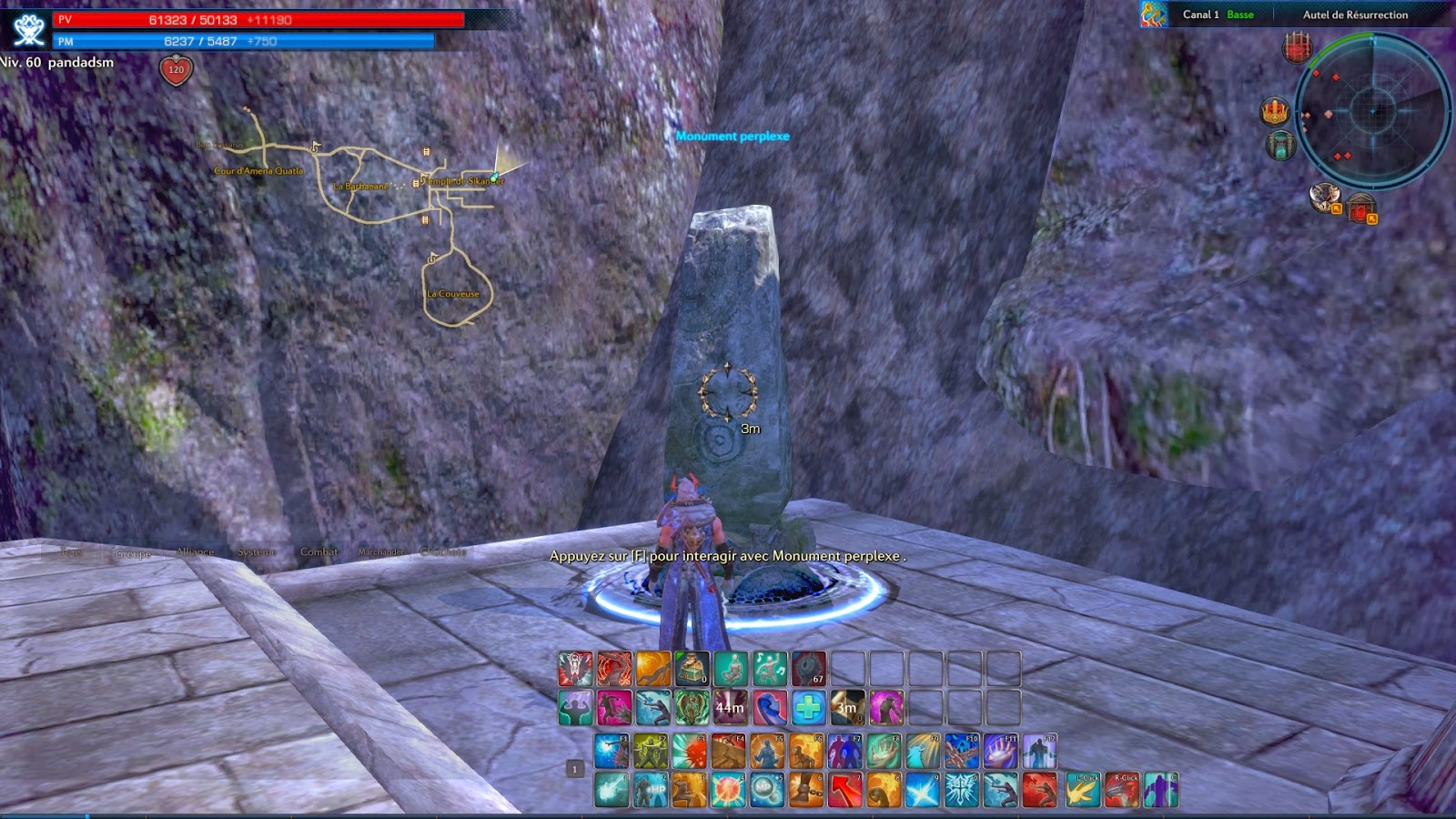The width and height of the screenshot is (1456, 819).
Task: Click the hotbar page number 1
Action: point(574,768)
